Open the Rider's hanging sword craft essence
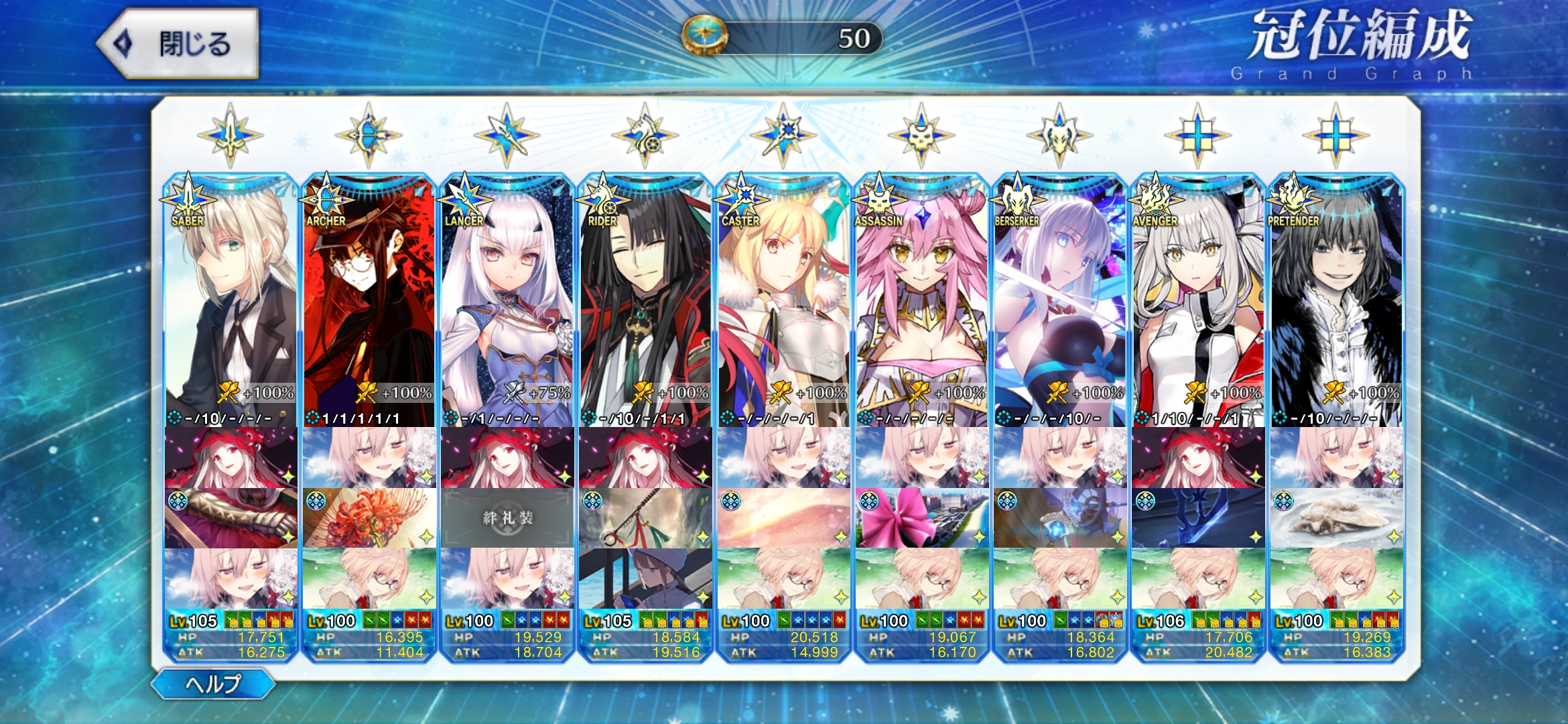Image resolution: width=1568 pixels, height=724 pixels. [x=645, y=518]
